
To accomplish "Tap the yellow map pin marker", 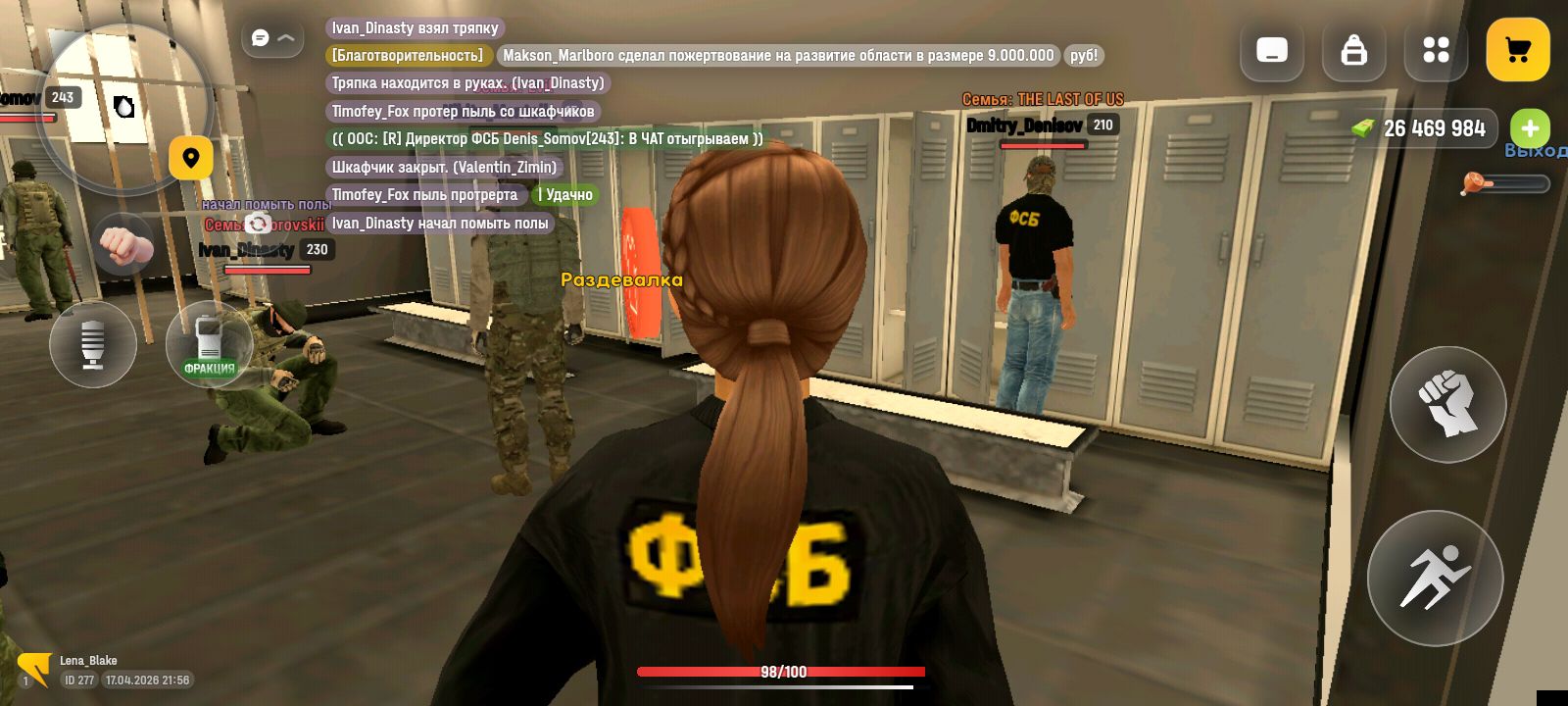I will coord(191,158).
